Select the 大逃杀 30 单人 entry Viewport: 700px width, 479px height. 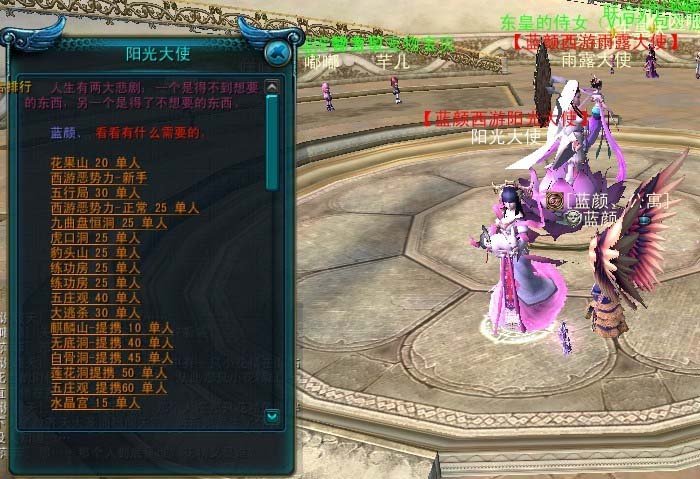point(95,313)
